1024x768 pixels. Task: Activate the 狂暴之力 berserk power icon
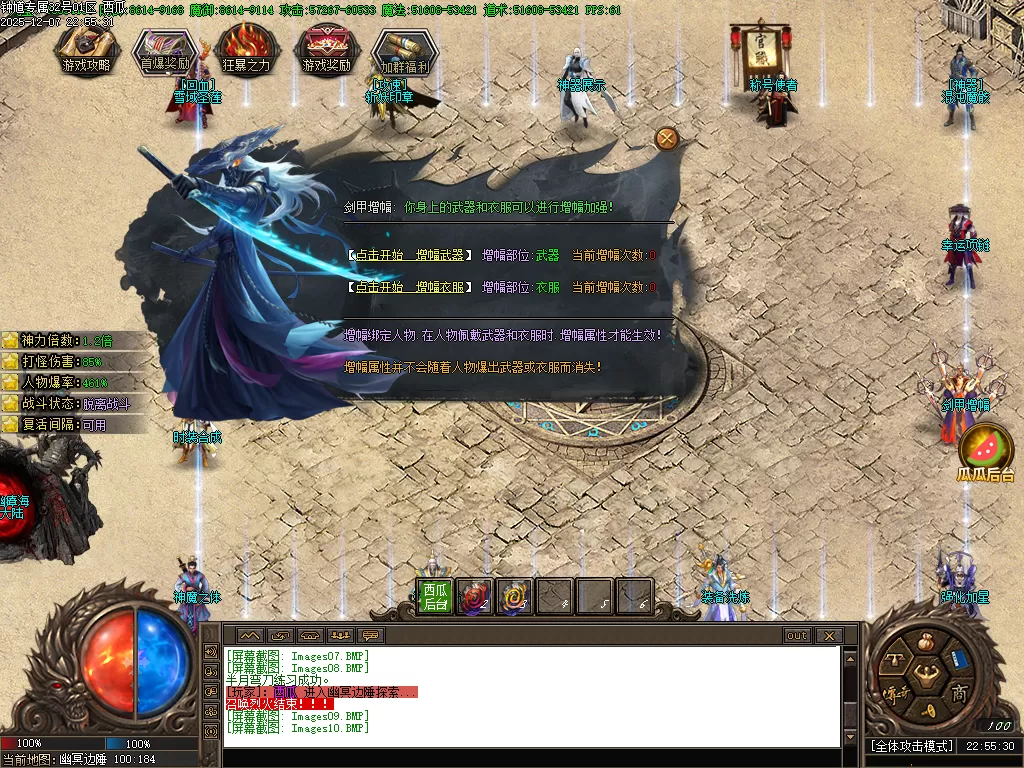pos(245,49)
